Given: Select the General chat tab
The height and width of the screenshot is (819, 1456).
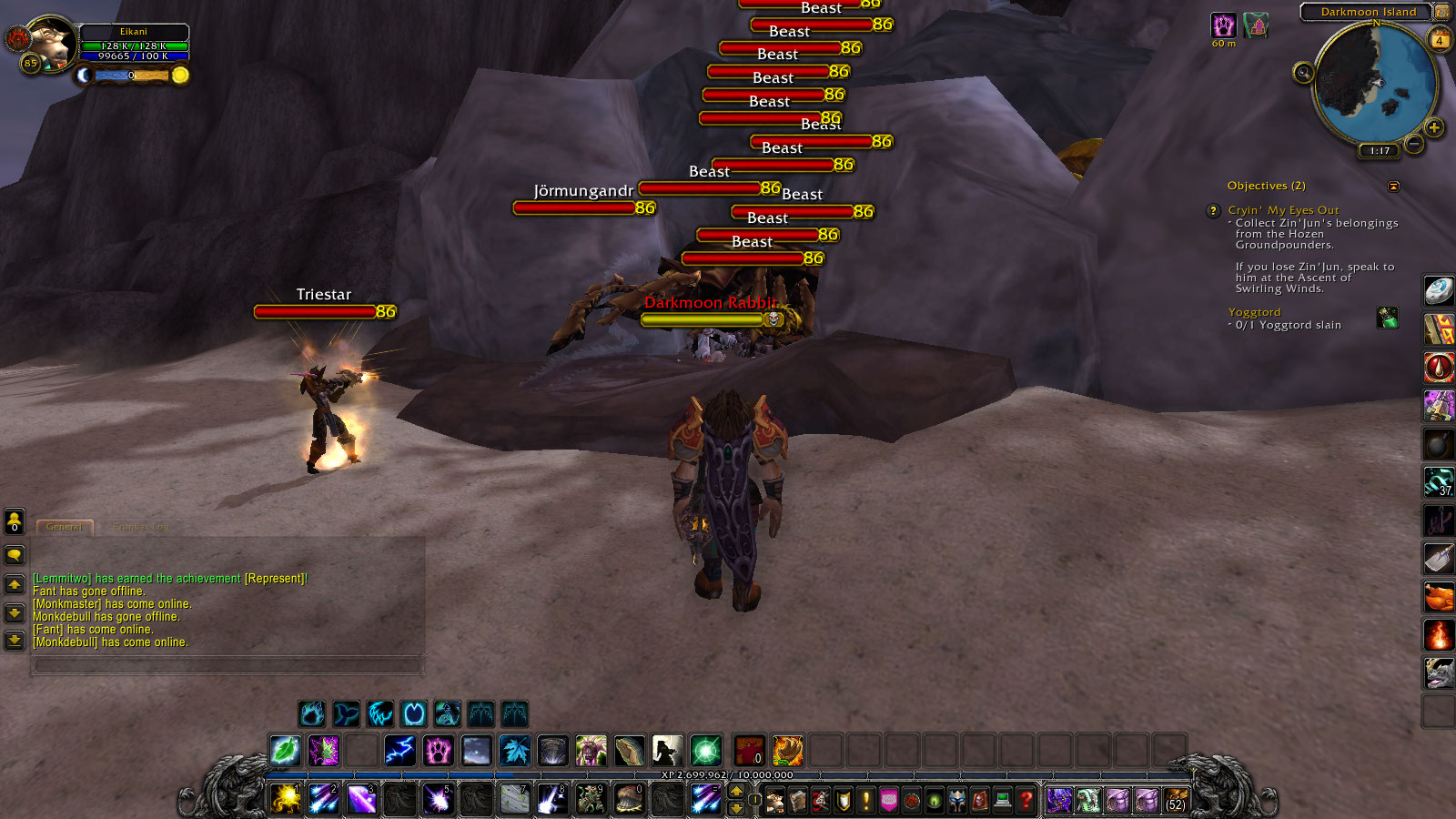Looking at the screenshot, I should [x=64, y=527].
